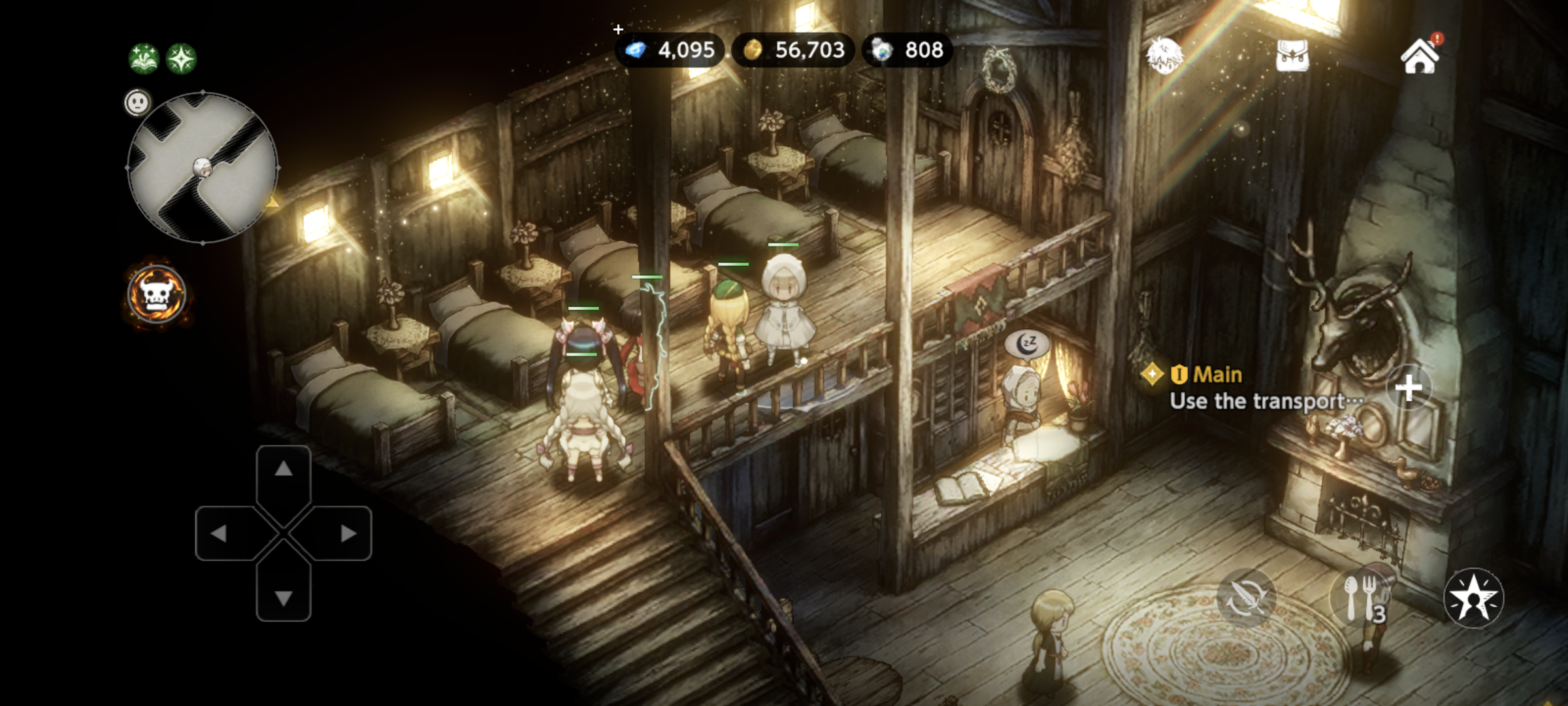Image resolution: width=1568 pixels, height=706 pixels.
Task: Tap the green four-point star buff icon
Action: point(182,59)
